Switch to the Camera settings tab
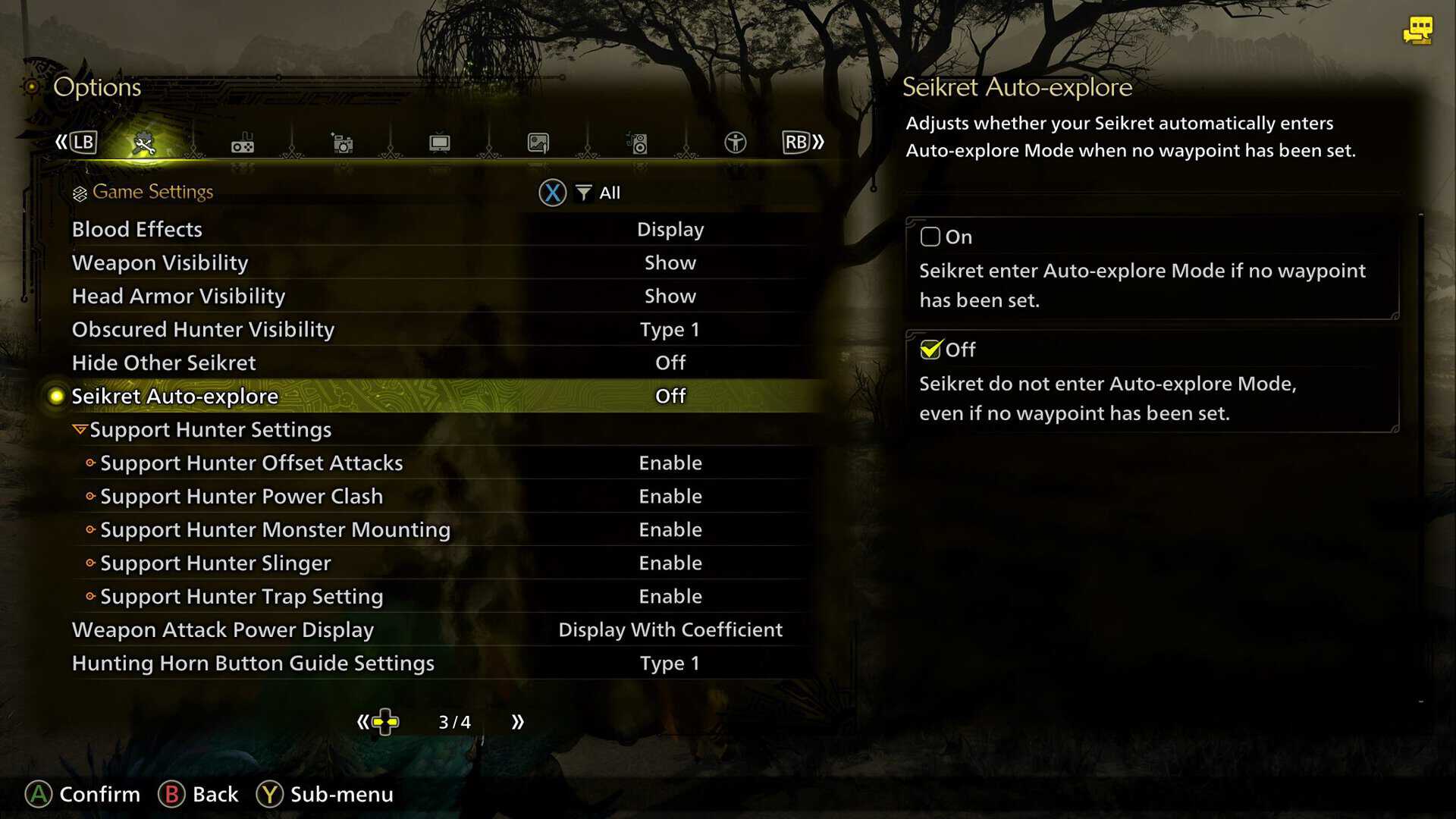The height and width of the screenshot is (819, 1456). coord(342,143)
